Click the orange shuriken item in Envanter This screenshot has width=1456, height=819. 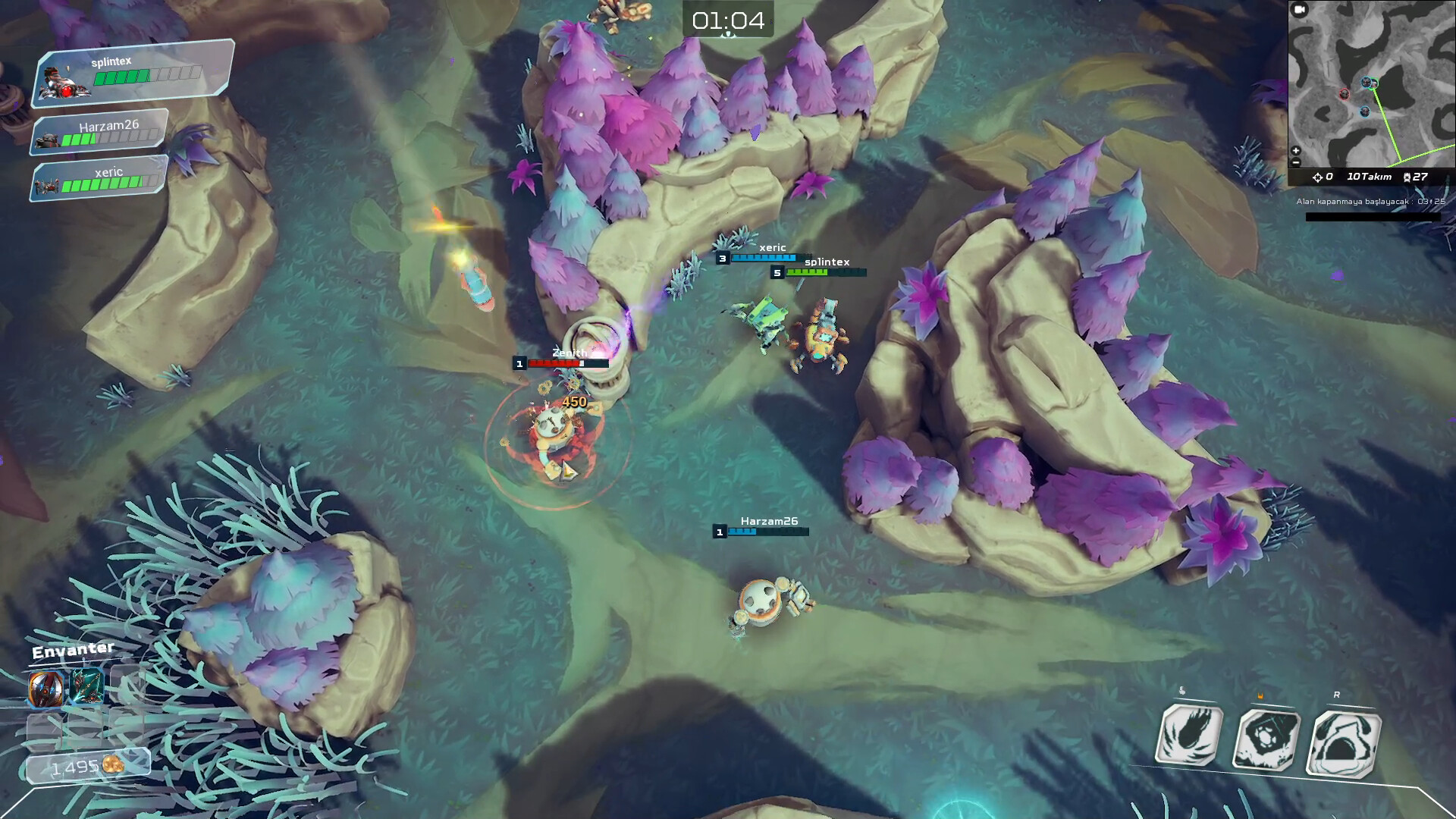pyautogui.click(x=46, y=689)
